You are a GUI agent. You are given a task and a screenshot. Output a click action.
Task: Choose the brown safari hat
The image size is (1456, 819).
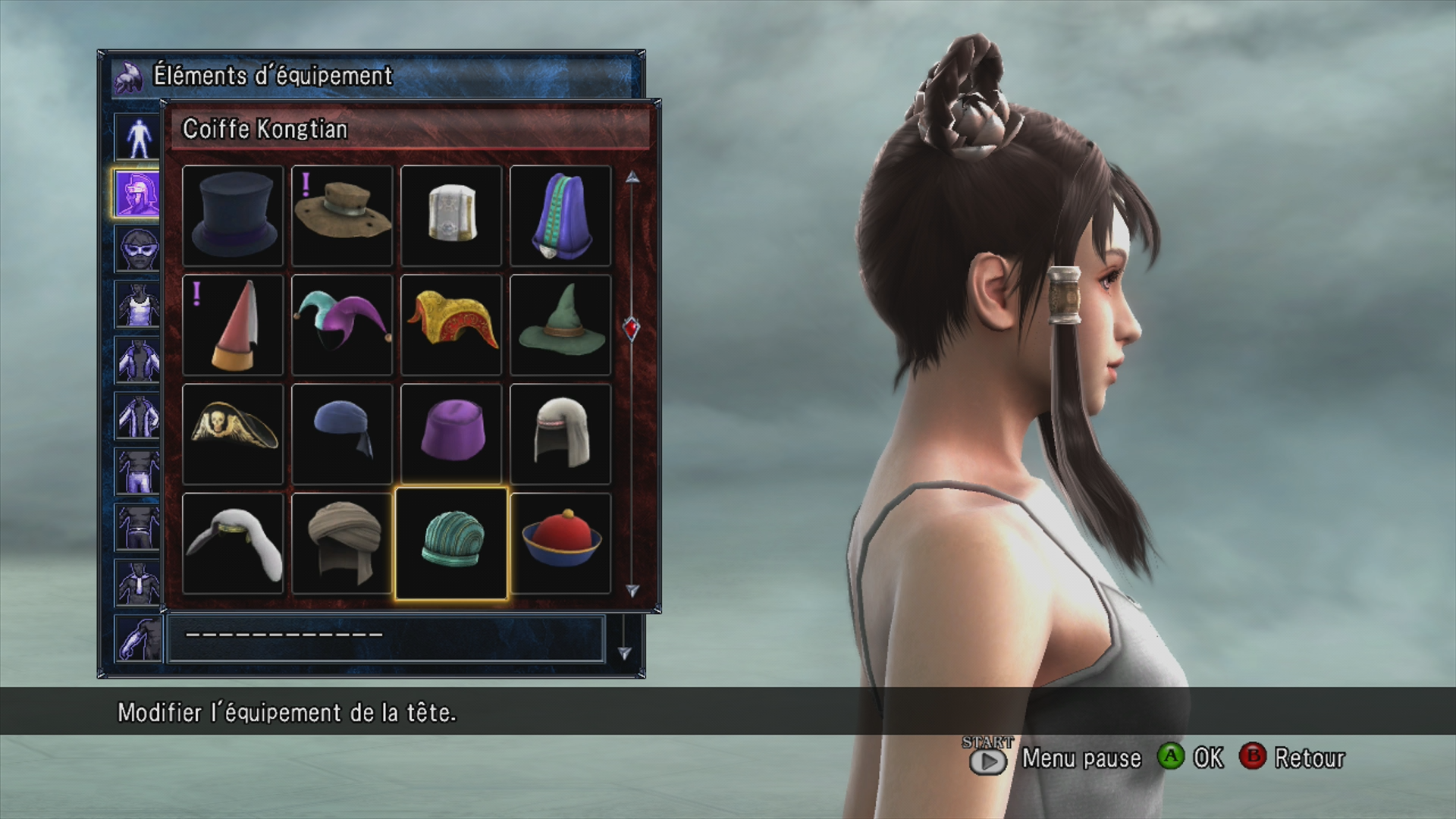point(342,216)
